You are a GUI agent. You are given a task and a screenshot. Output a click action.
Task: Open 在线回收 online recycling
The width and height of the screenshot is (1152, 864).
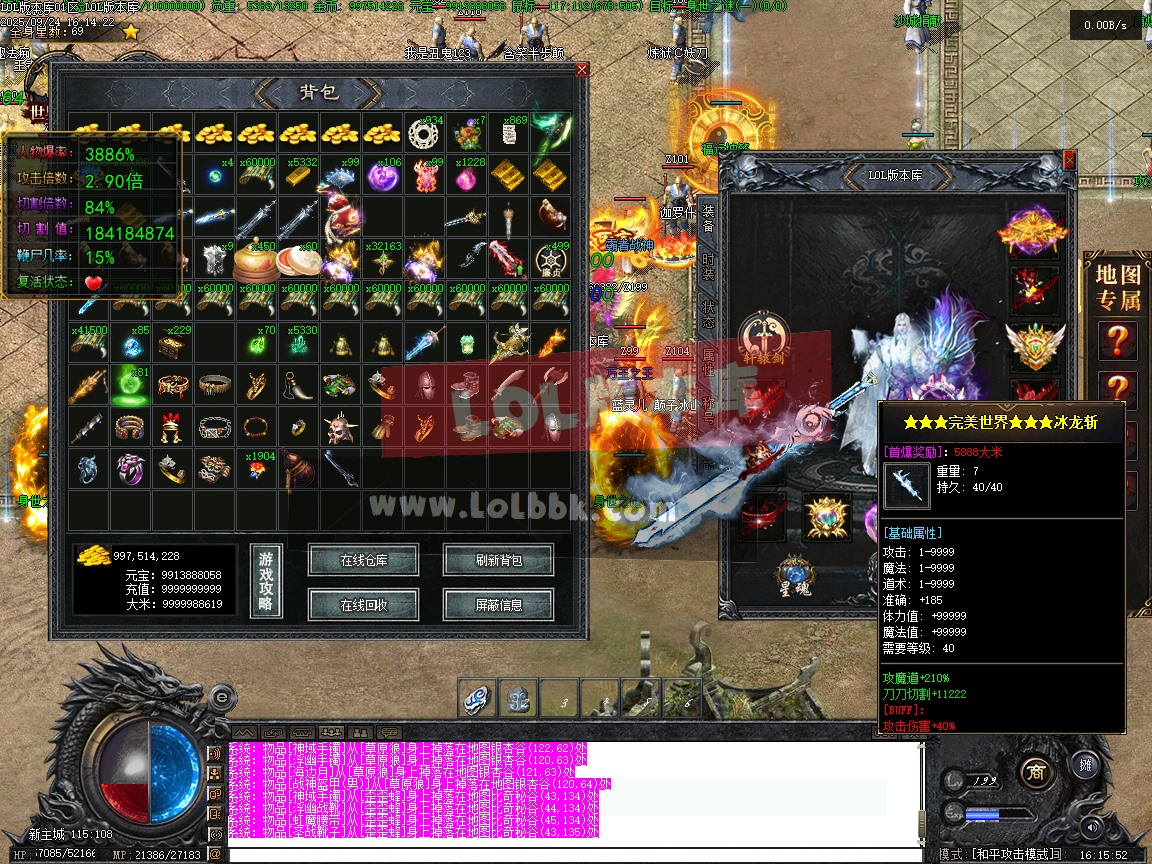click(x=363, y=605)
